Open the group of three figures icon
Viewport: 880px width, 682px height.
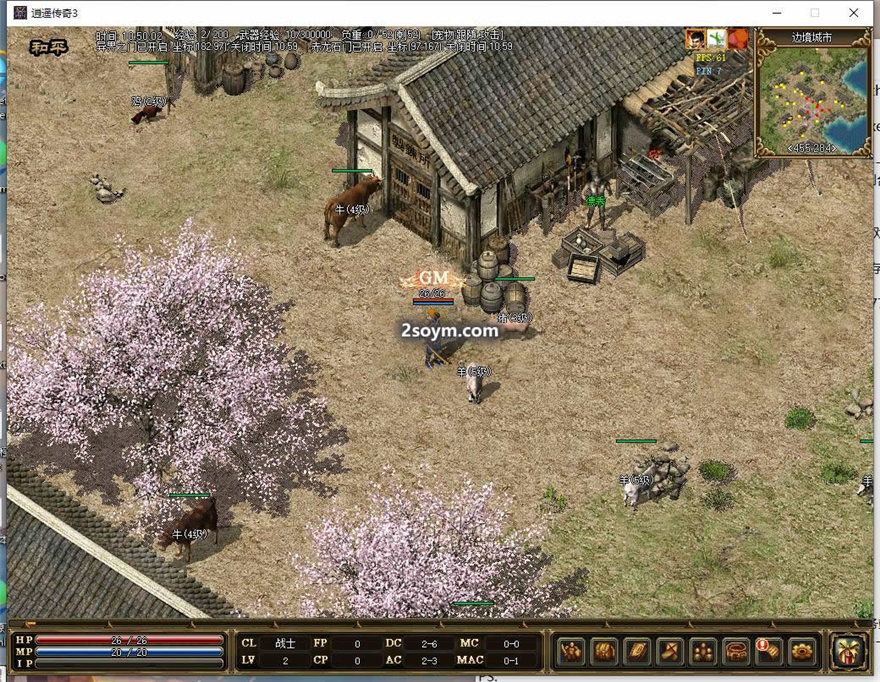coord(704,651)
